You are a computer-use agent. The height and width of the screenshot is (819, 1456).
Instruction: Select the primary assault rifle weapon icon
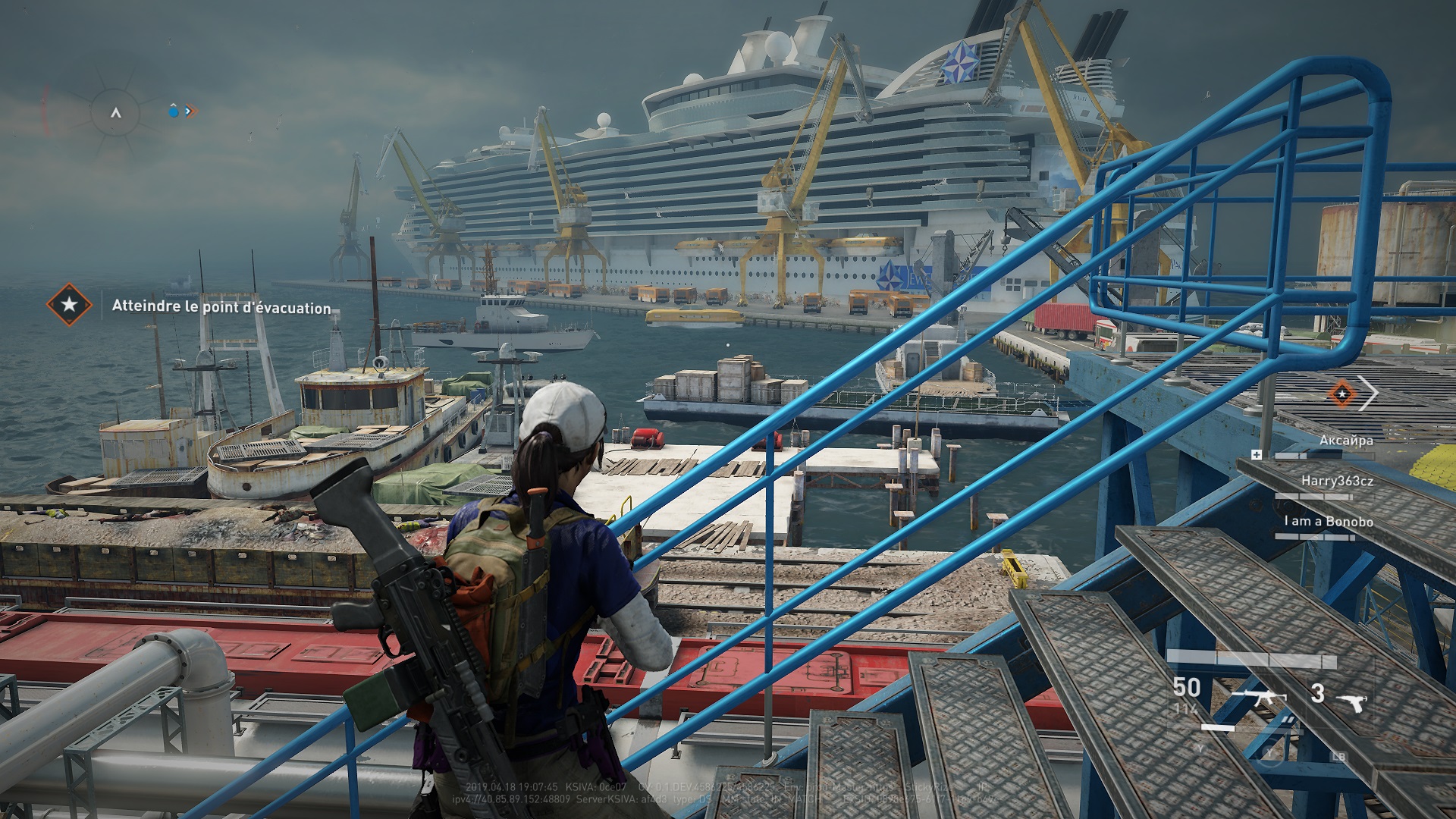click(1258, 697)
